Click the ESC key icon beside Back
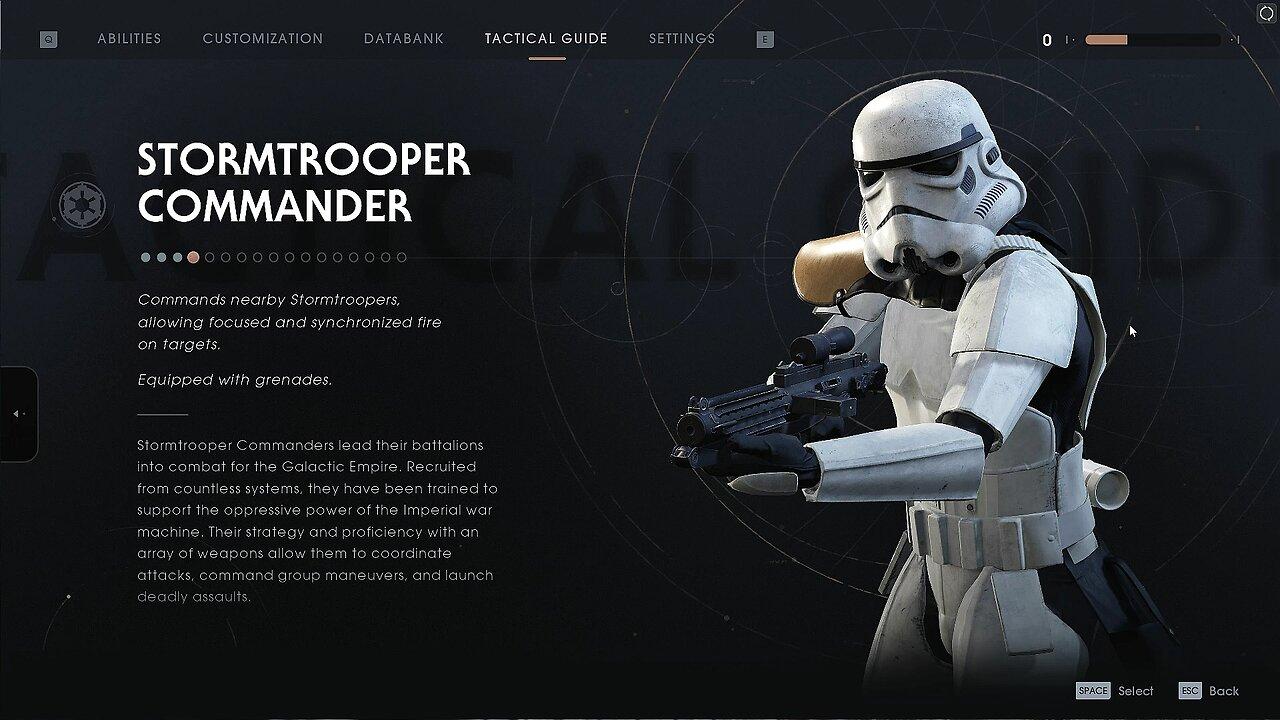Screen dimensions: 1280x720 pos(1190,690)
